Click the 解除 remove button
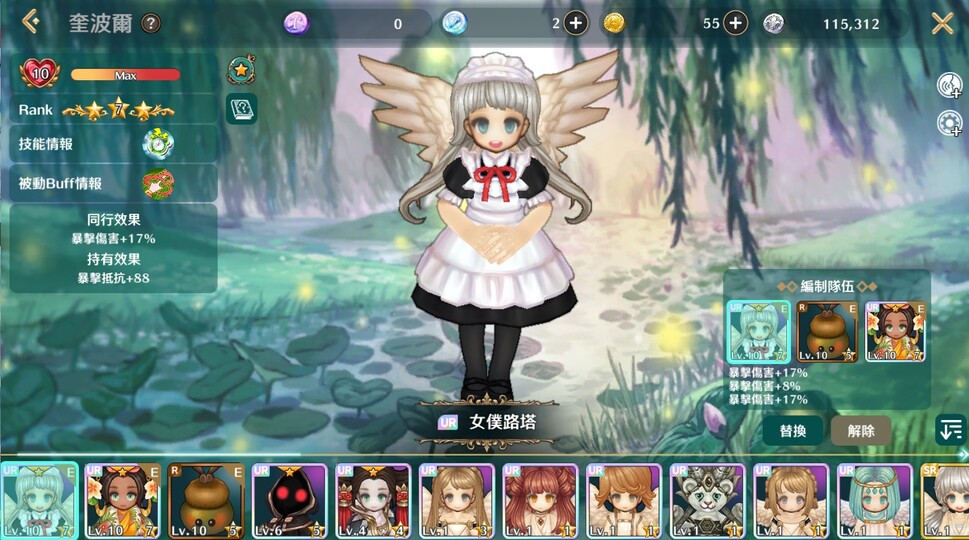 coord(860,431)
